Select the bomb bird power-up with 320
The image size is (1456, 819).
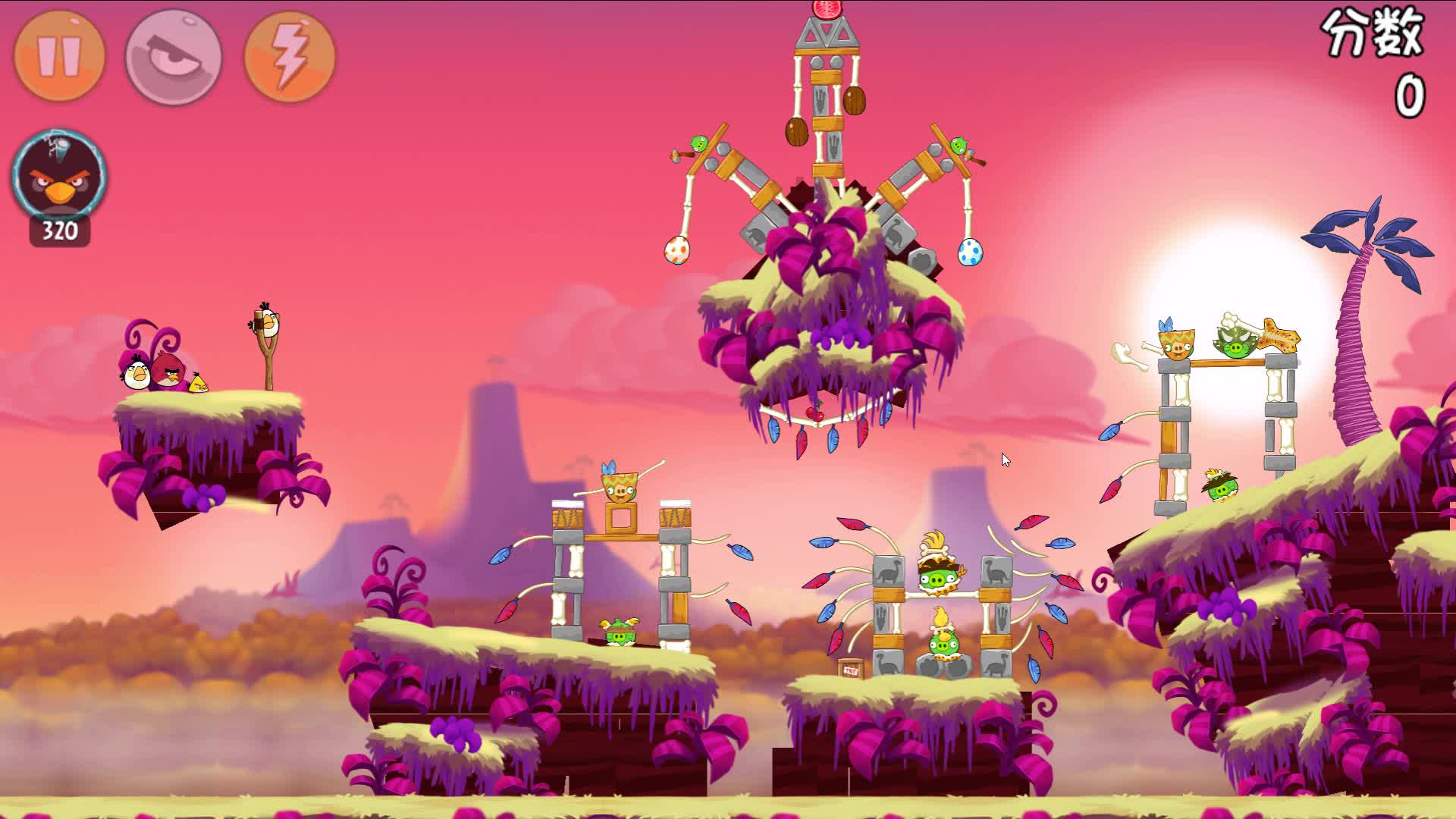[59, 179]
